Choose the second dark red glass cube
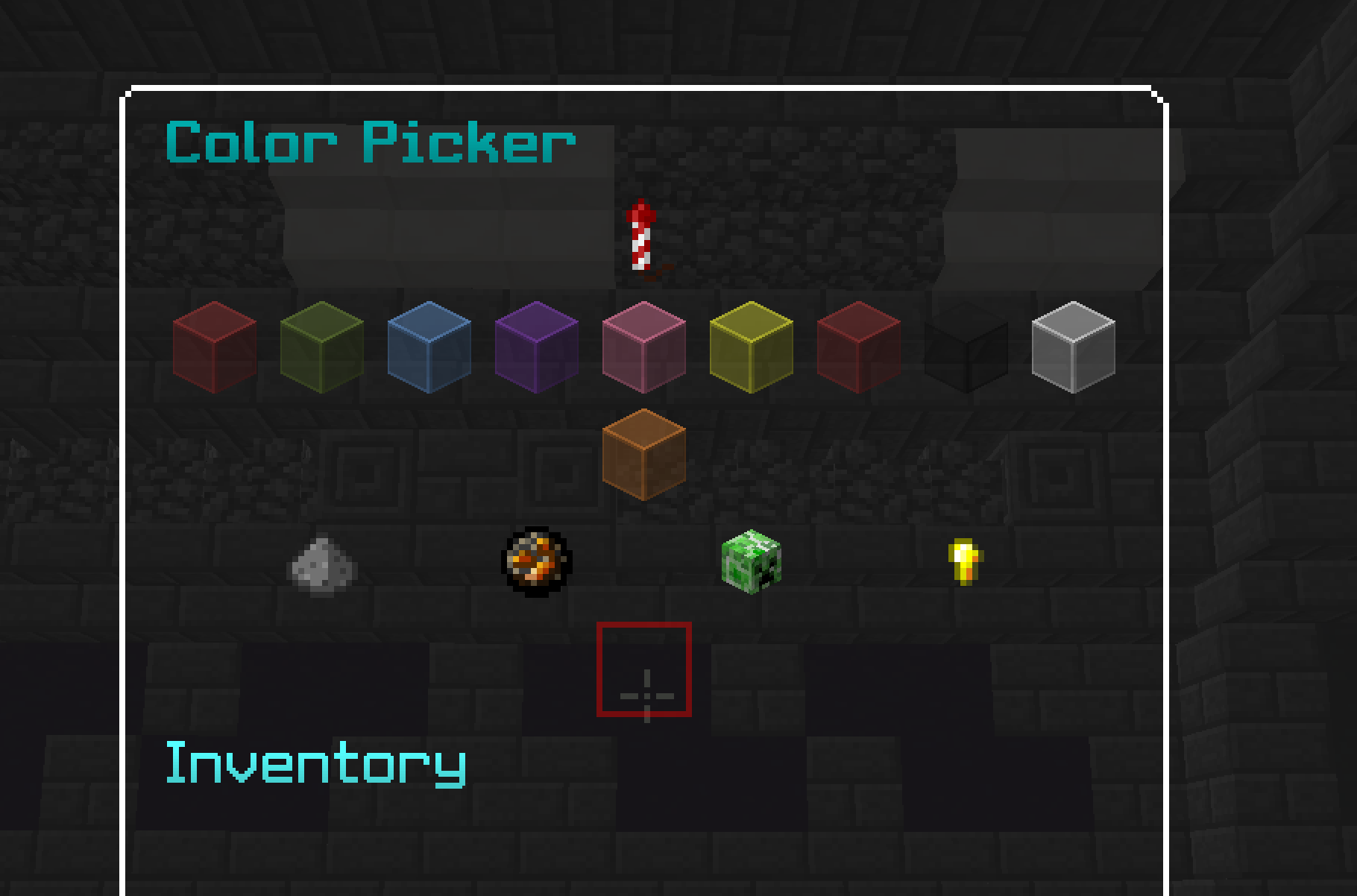Image resolution: width=1357 pixels, height=896 pixels. pos(857,347)
